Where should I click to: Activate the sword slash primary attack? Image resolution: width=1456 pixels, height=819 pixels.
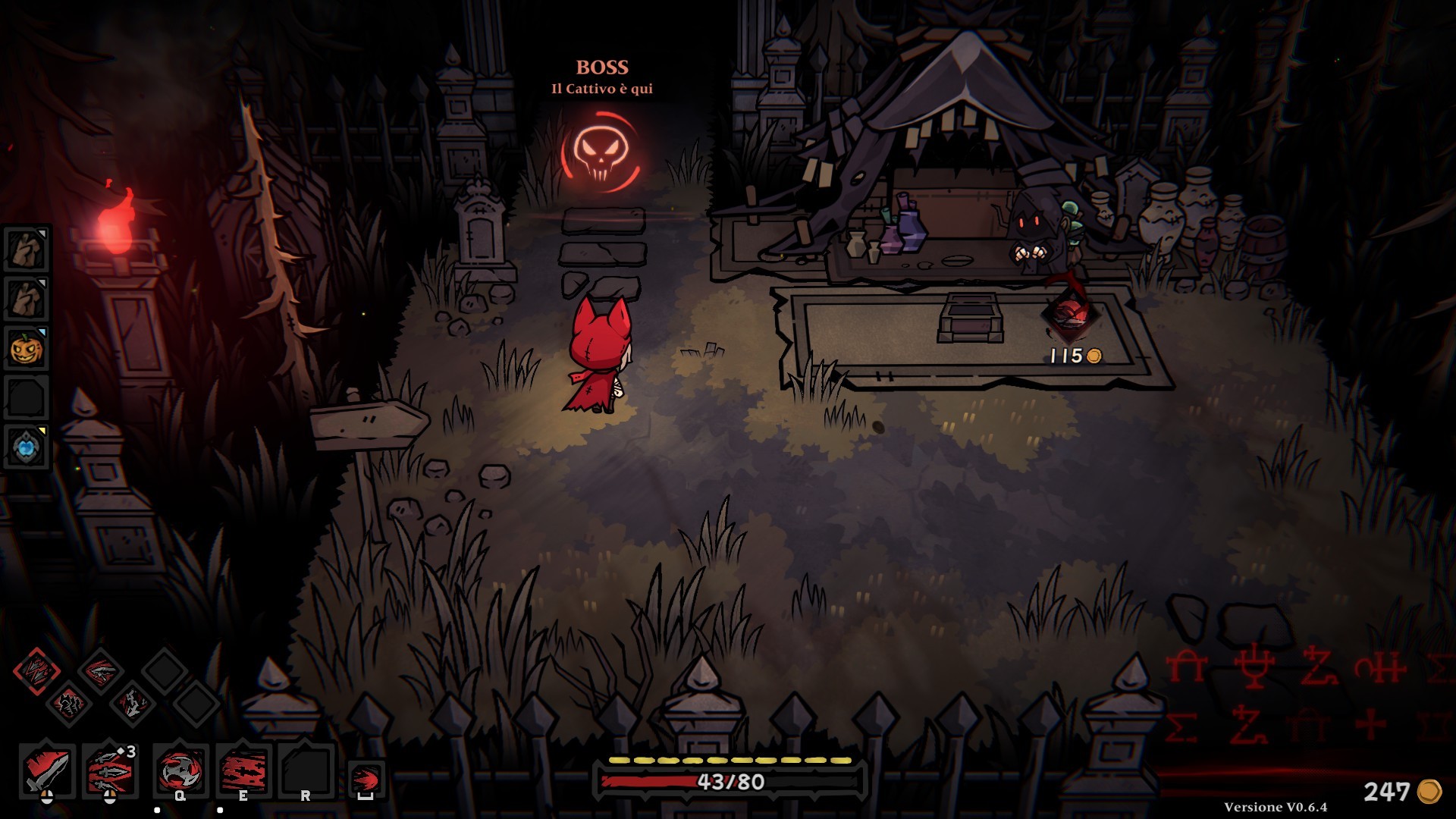tap(47, 771)
